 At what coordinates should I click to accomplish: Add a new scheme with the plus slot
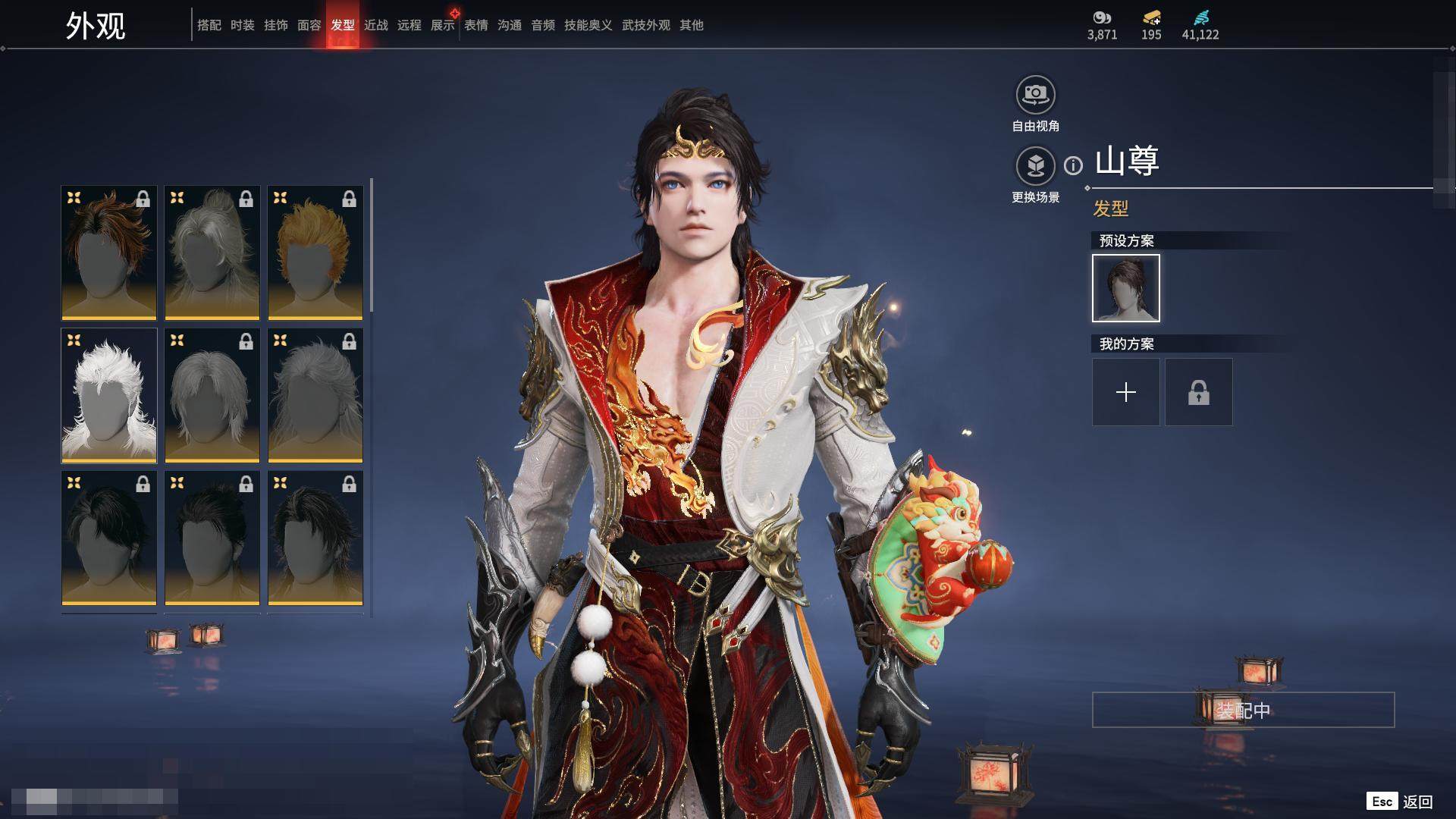click(x=1125, y=392)
